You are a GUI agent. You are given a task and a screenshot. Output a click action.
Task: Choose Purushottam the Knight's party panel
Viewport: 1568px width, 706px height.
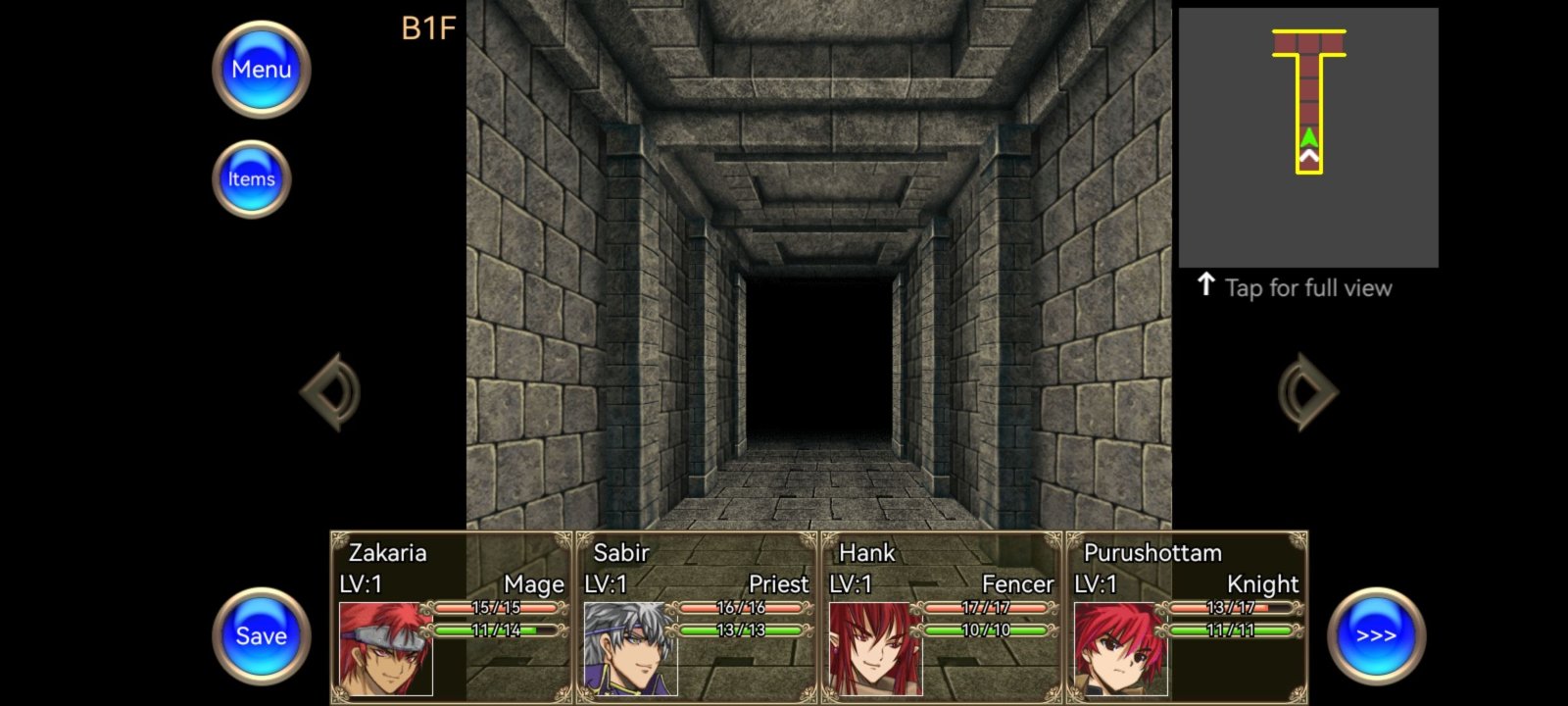1187,618
